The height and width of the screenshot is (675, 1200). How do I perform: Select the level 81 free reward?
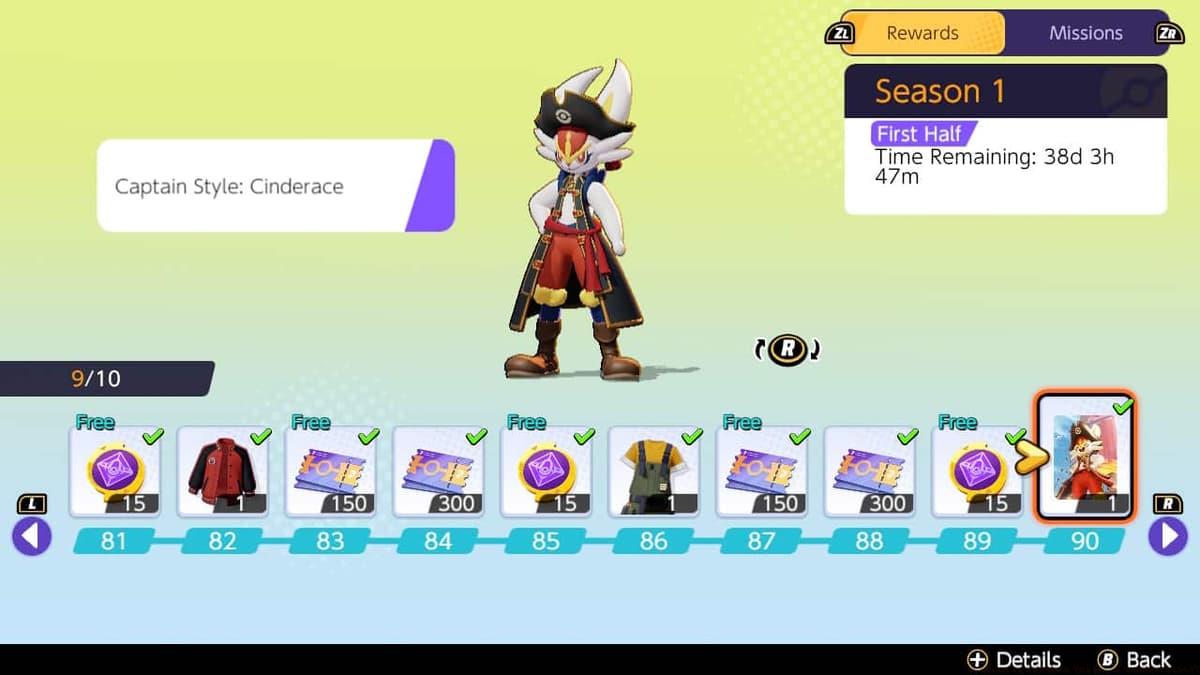pyautogui.click(x=115, y=472)
